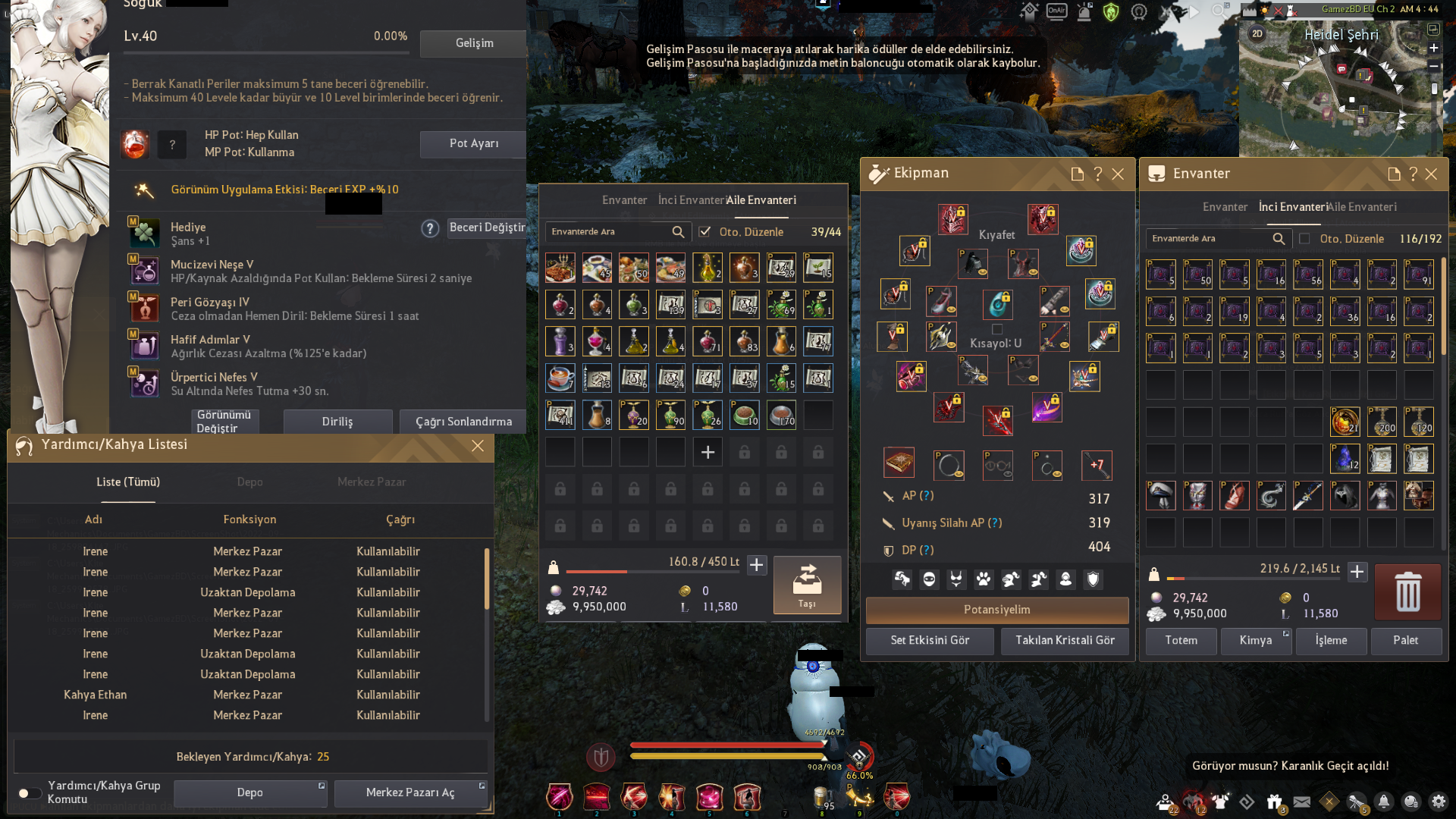Viewport: 1456px width, 819px height.
Task: Toggle the Yardımcı/Kahya Grup Komutu switch
Action: tap(30, 793)
